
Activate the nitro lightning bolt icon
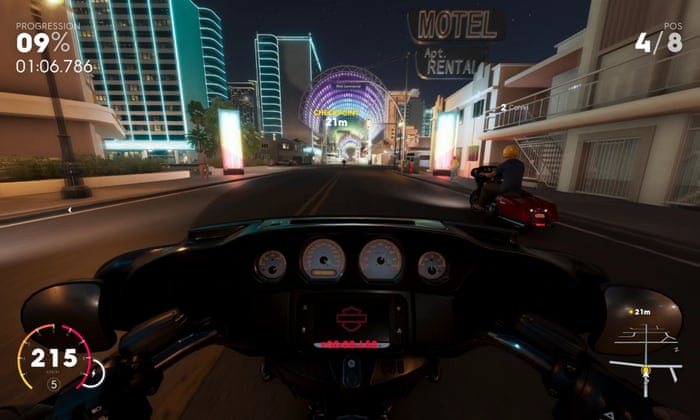click(92, 374)
